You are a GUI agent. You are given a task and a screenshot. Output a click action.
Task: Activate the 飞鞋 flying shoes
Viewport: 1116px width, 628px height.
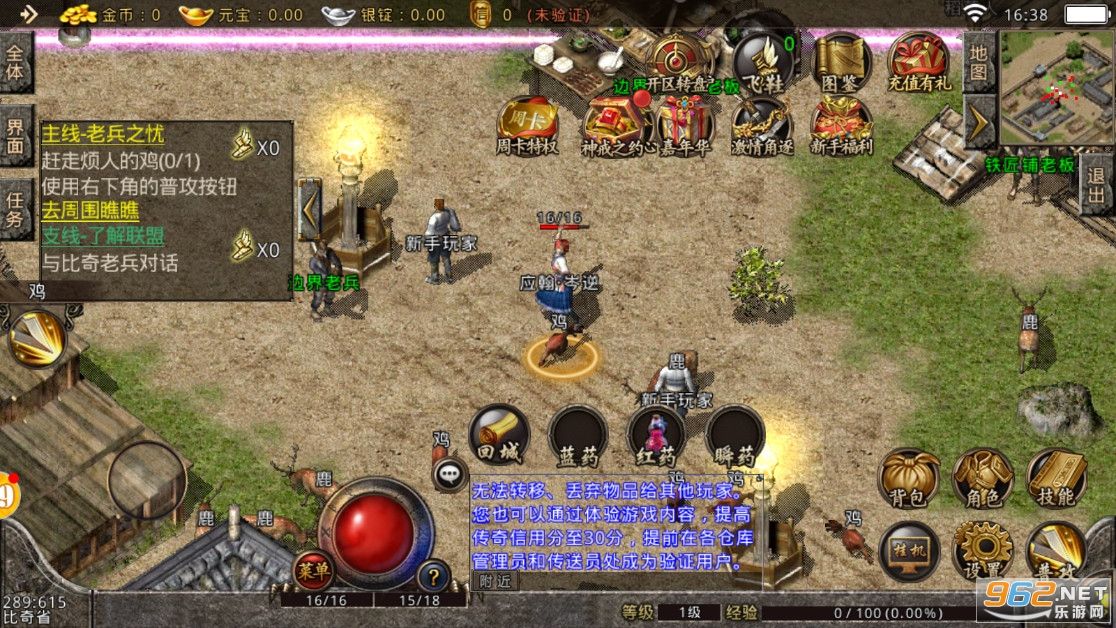[x=764, y=60]
